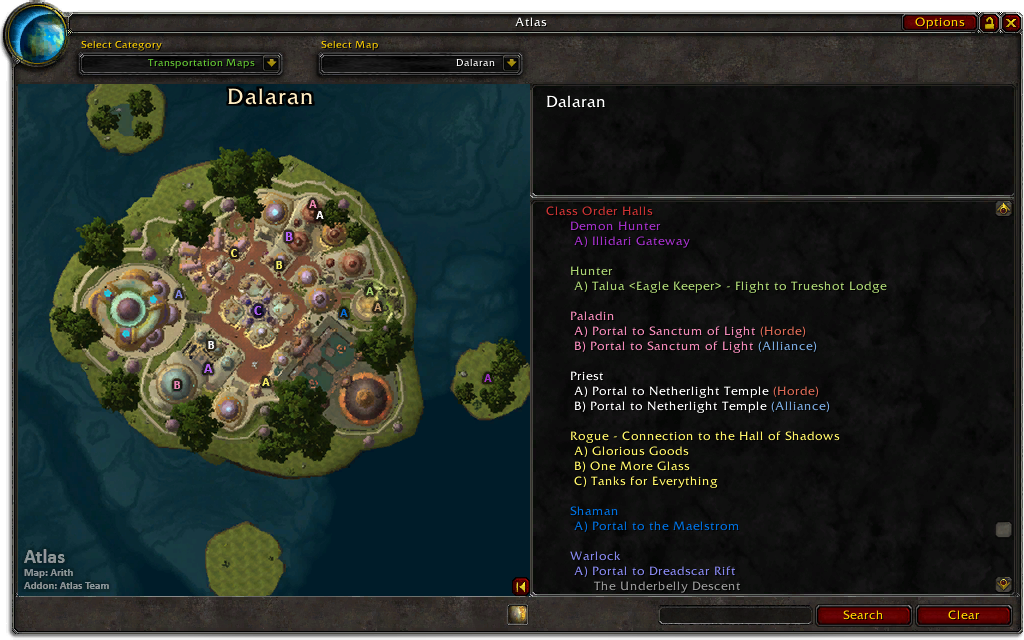Close the Atlas window

[x=1011, y=22]
